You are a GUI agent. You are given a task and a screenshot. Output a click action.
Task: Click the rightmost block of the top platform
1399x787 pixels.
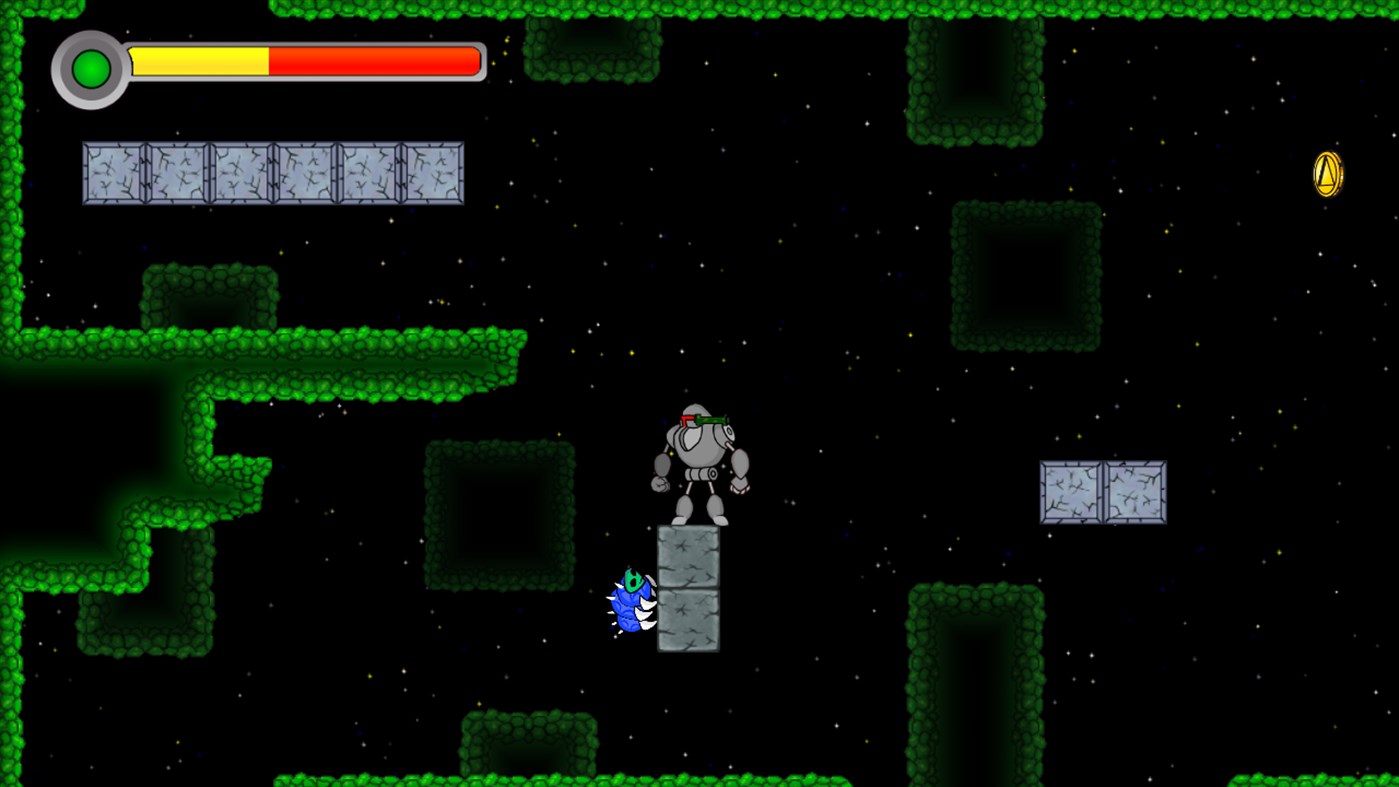tap(432, 172)
